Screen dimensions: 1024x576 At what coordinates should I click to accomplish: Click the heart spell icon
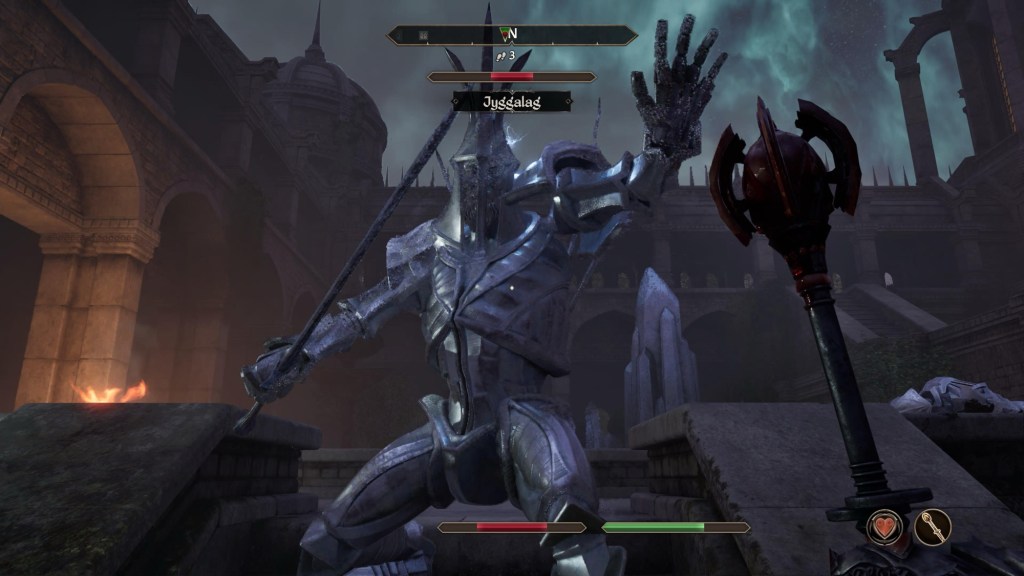tap(885, 526)
